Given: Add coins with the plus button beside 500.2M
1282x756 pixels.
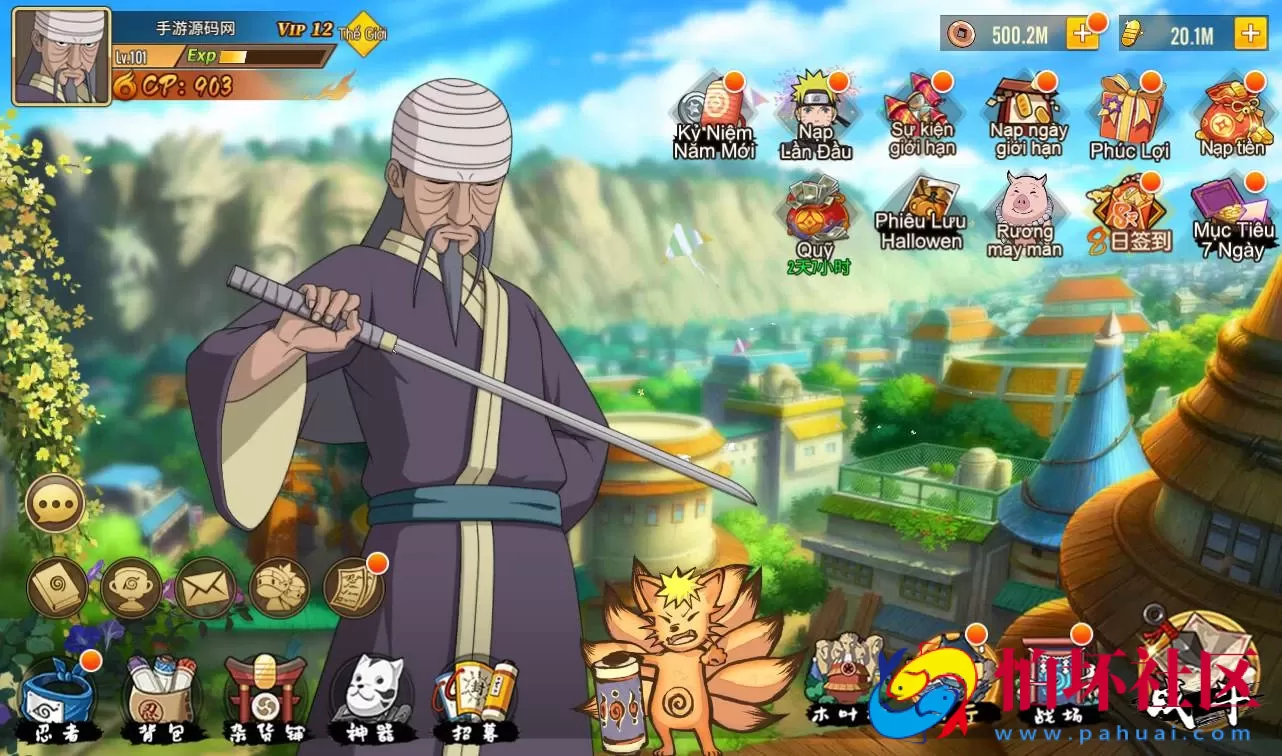Looking at the screenshot, I should pyautogui.click(x=1082, y=34).
